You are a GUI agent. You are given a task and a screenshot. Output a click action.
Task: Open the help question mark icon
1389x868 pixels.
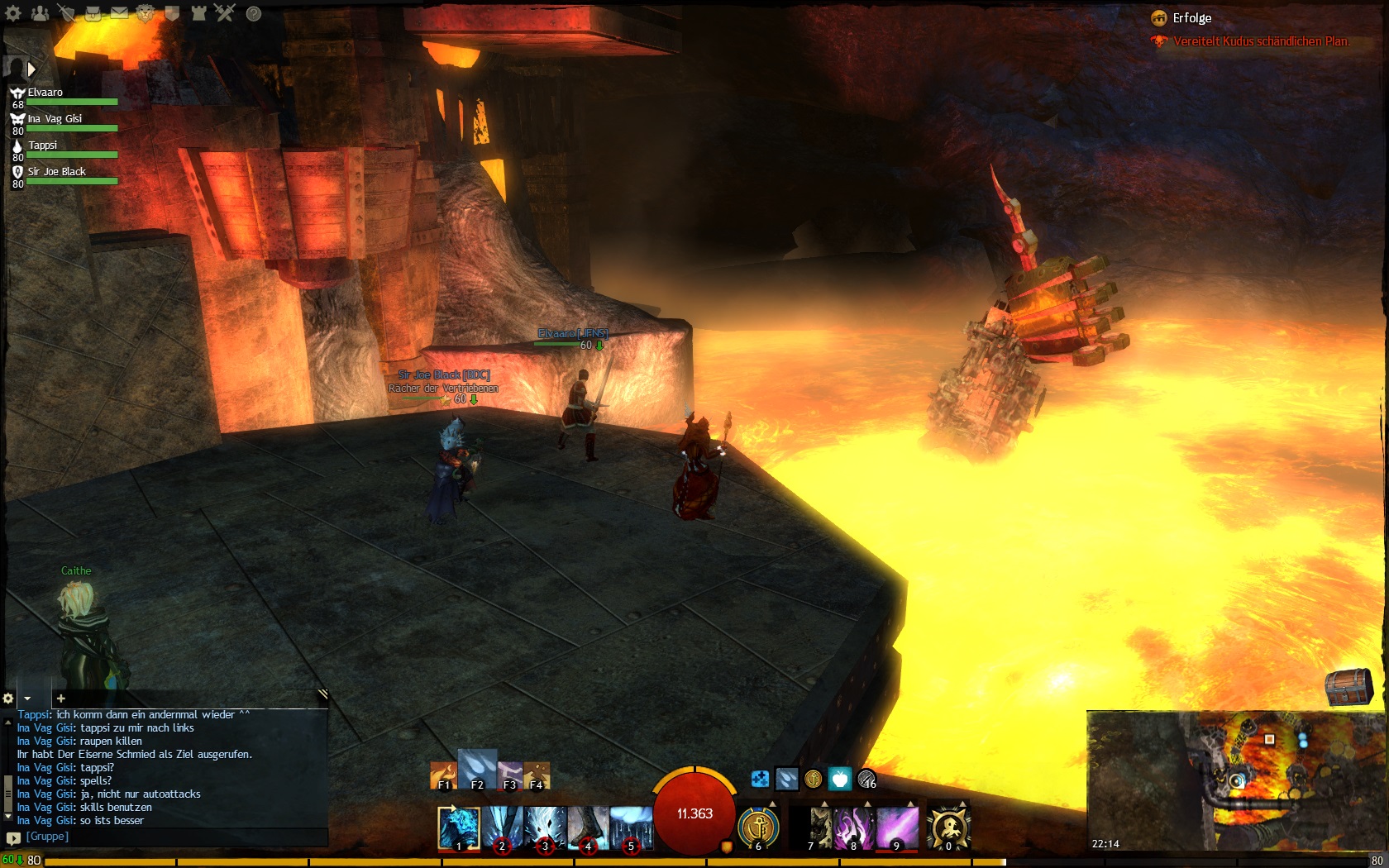coord(254,13)
